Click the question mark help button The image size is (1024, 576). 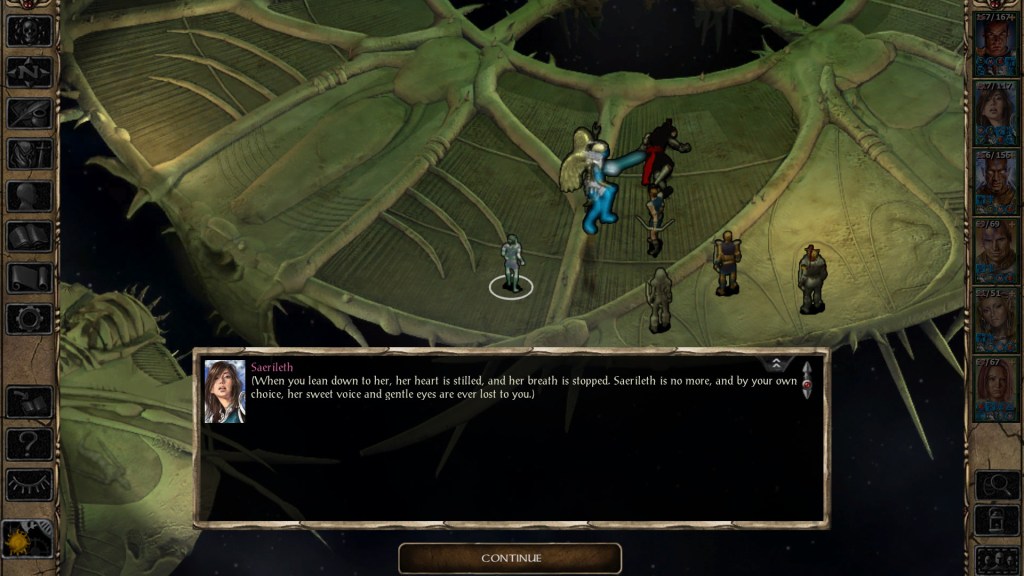tap(29, 443)
